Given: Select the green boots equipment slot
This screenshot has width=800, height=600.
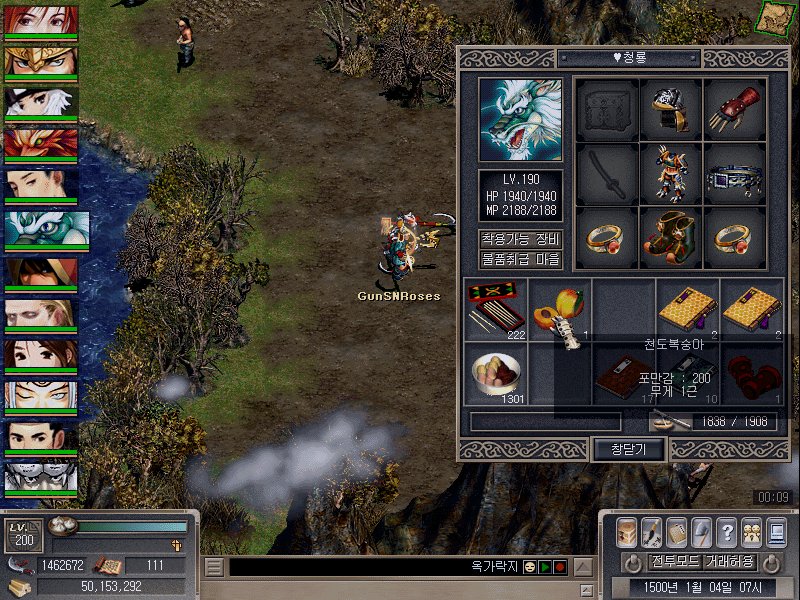Looking at the screenshot, I should [670, 236].
